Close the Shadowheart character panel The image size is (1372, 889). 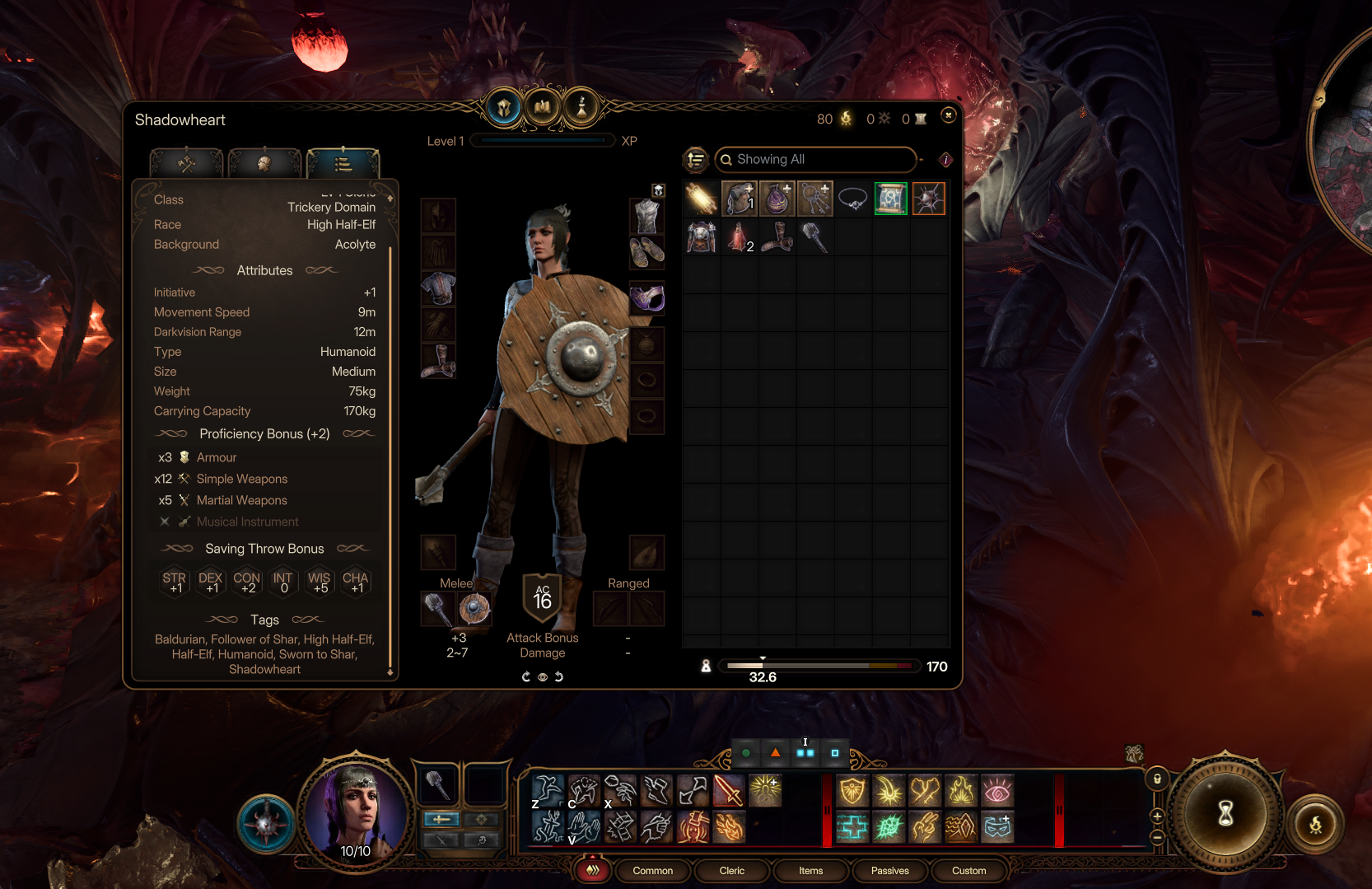(x=948, y=115)
